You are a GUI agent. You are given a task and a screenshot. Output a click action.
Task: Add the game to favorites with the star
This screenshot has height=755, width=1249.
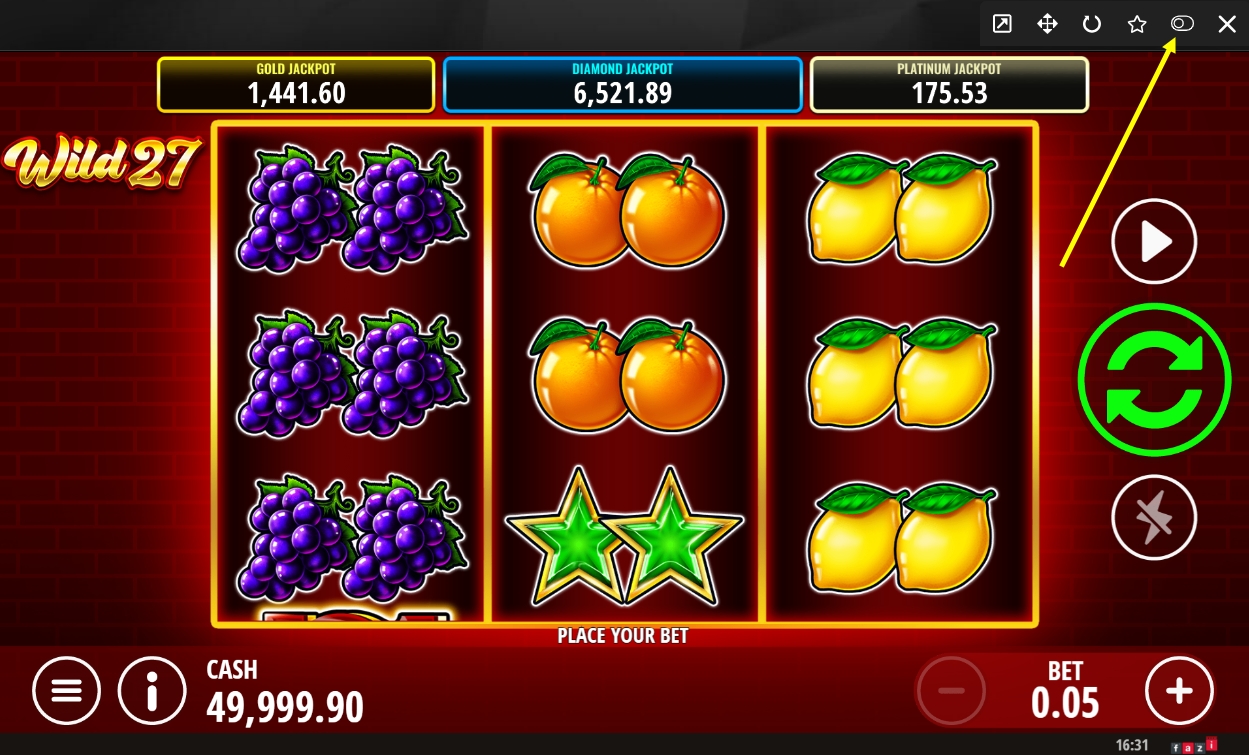(x=1137, y=24)
